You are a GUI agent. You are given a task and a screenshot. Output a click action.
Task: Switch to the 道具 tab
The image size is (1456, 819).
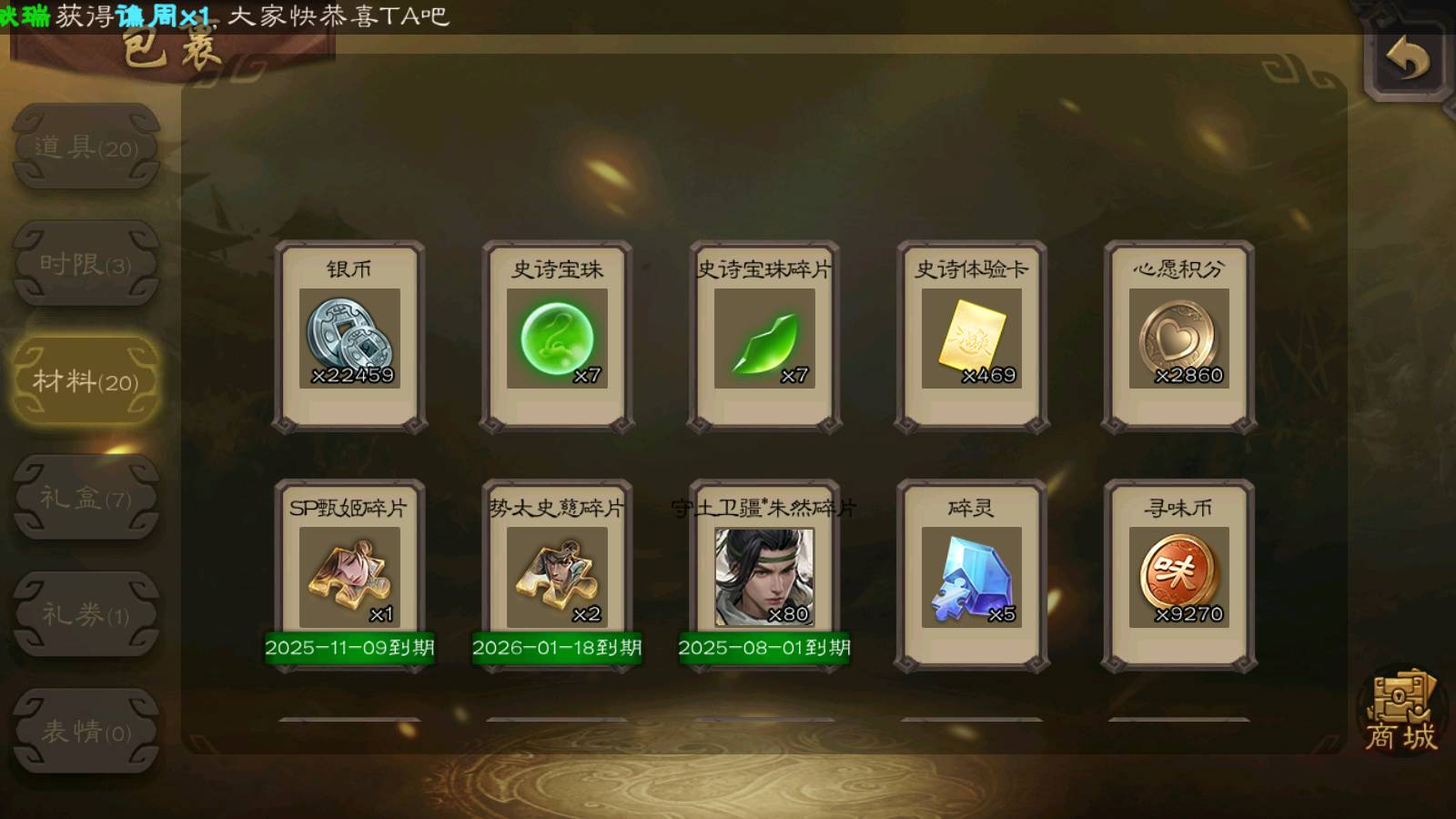[86, 147]
